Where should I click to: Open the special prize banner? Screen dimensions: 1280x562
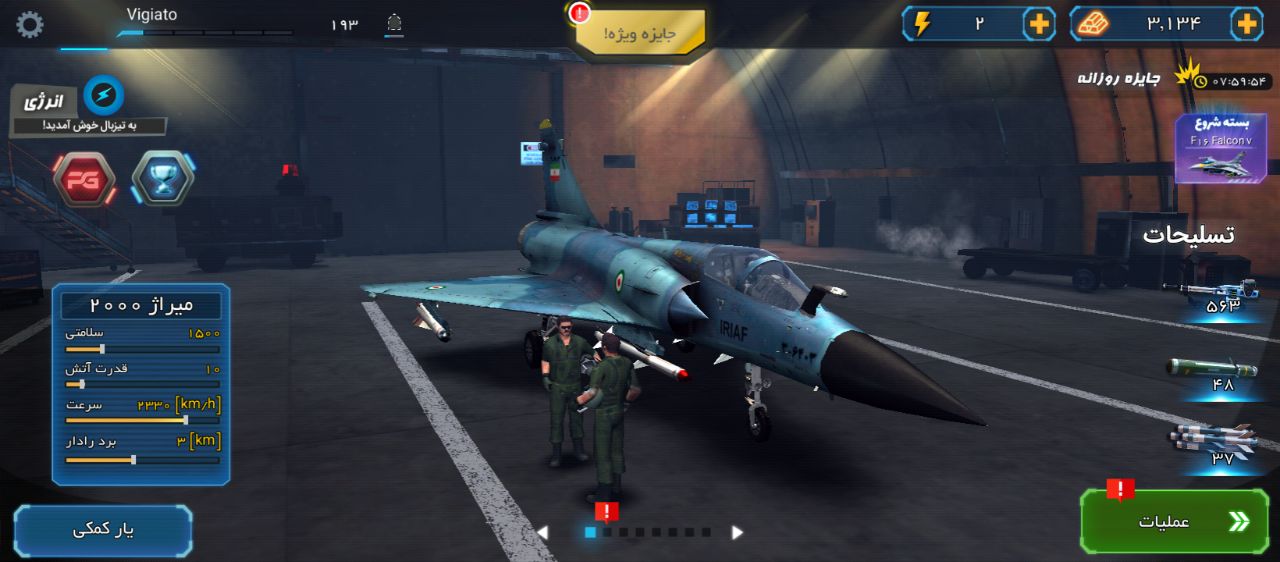point(641,33)
